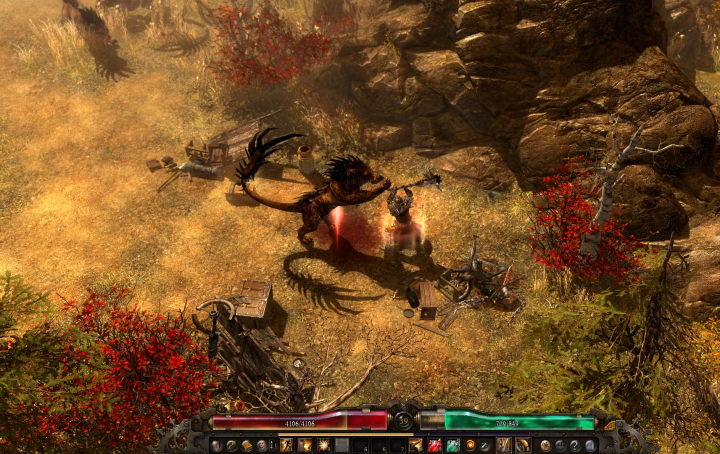The height and width of the screenshot is (454, 720).
Task: Activate the running figure skill slot
Action: pyautogui.click(x=286, y=445)
